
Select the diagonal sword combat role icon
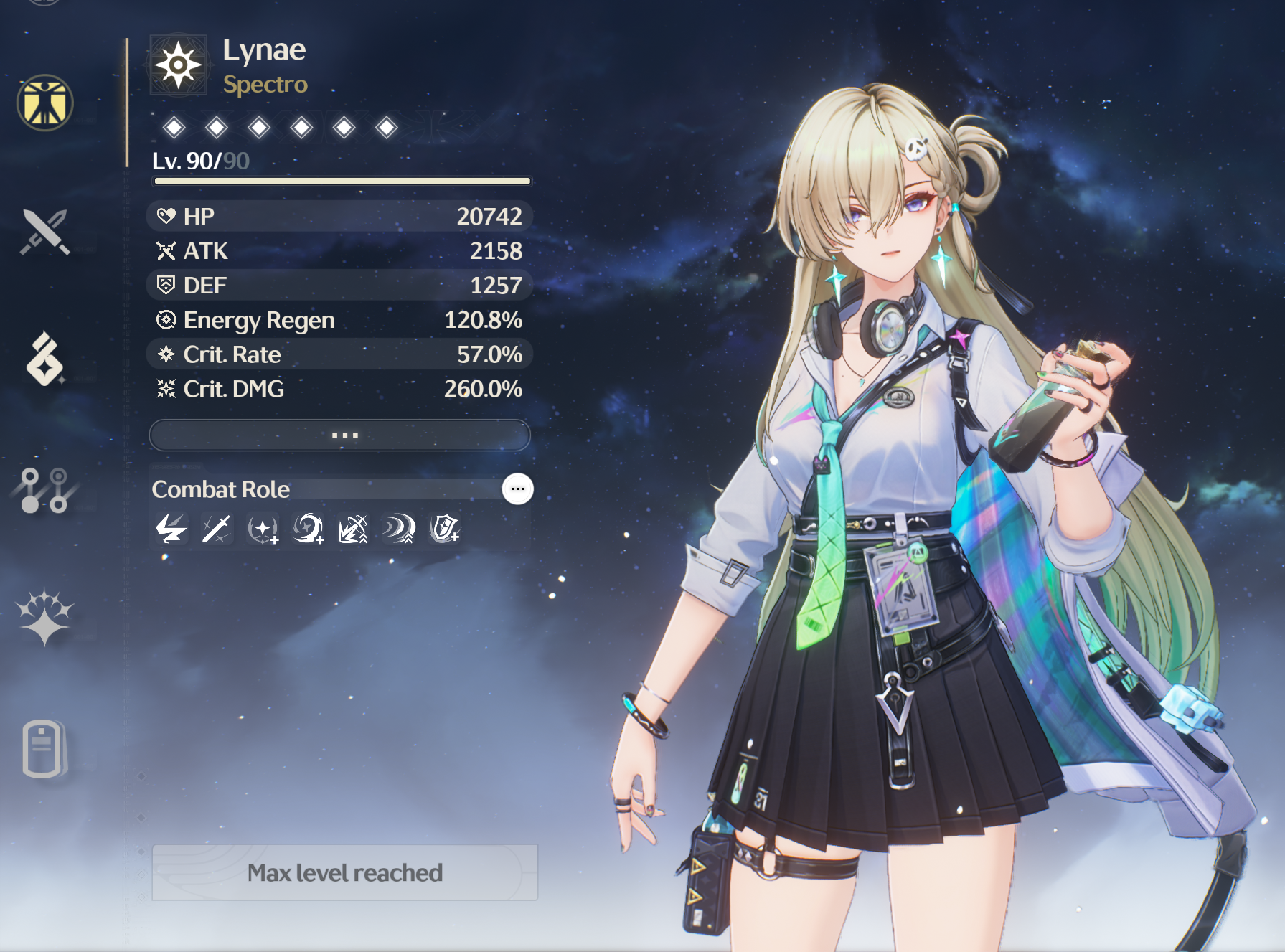pos(216,529)
